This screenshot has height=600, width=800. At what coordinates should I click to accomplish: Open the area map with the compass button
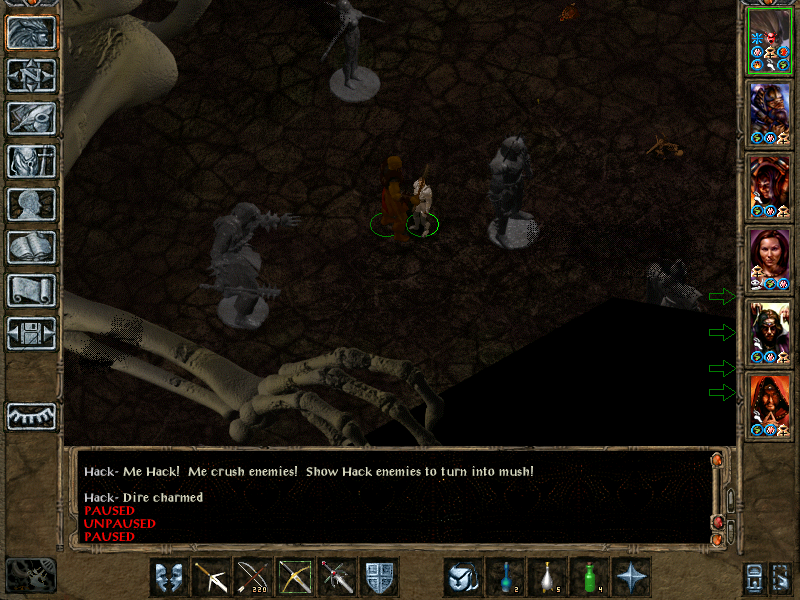click(x=31, y=75)
